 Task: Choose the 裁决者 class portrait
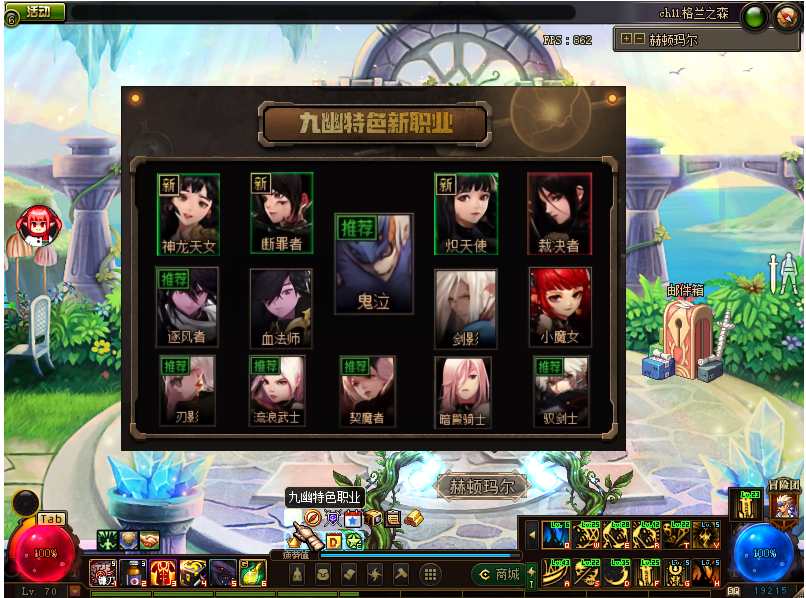(559, 212)
